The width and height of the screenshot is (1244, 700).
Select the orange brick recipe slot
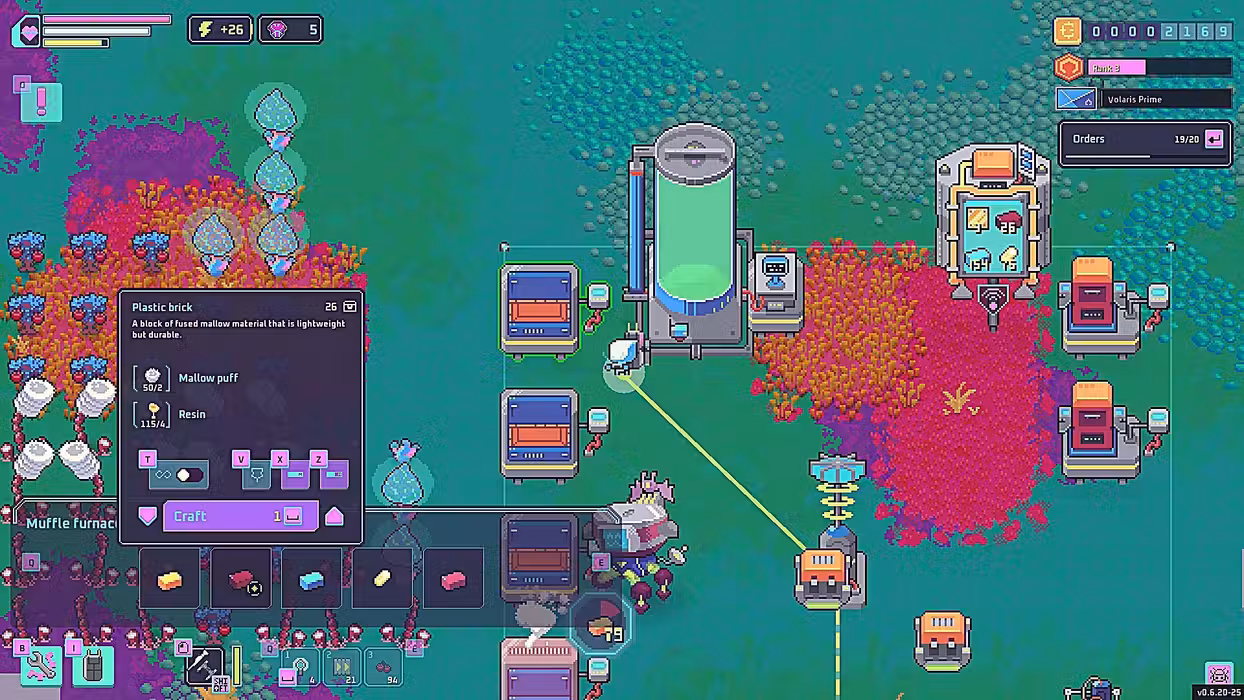coord(169,579)
